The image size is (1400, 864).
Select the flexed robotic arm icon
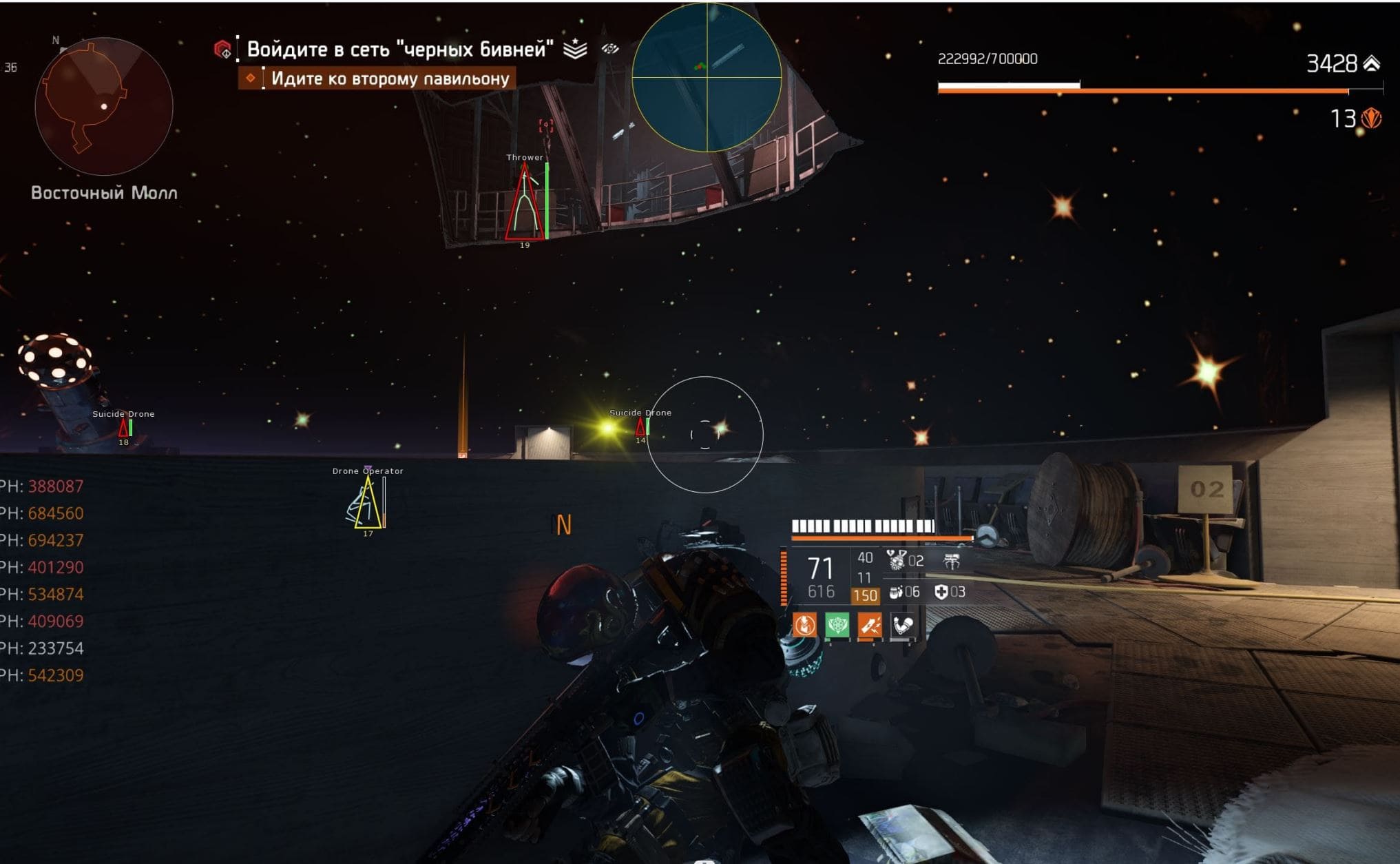902,625
